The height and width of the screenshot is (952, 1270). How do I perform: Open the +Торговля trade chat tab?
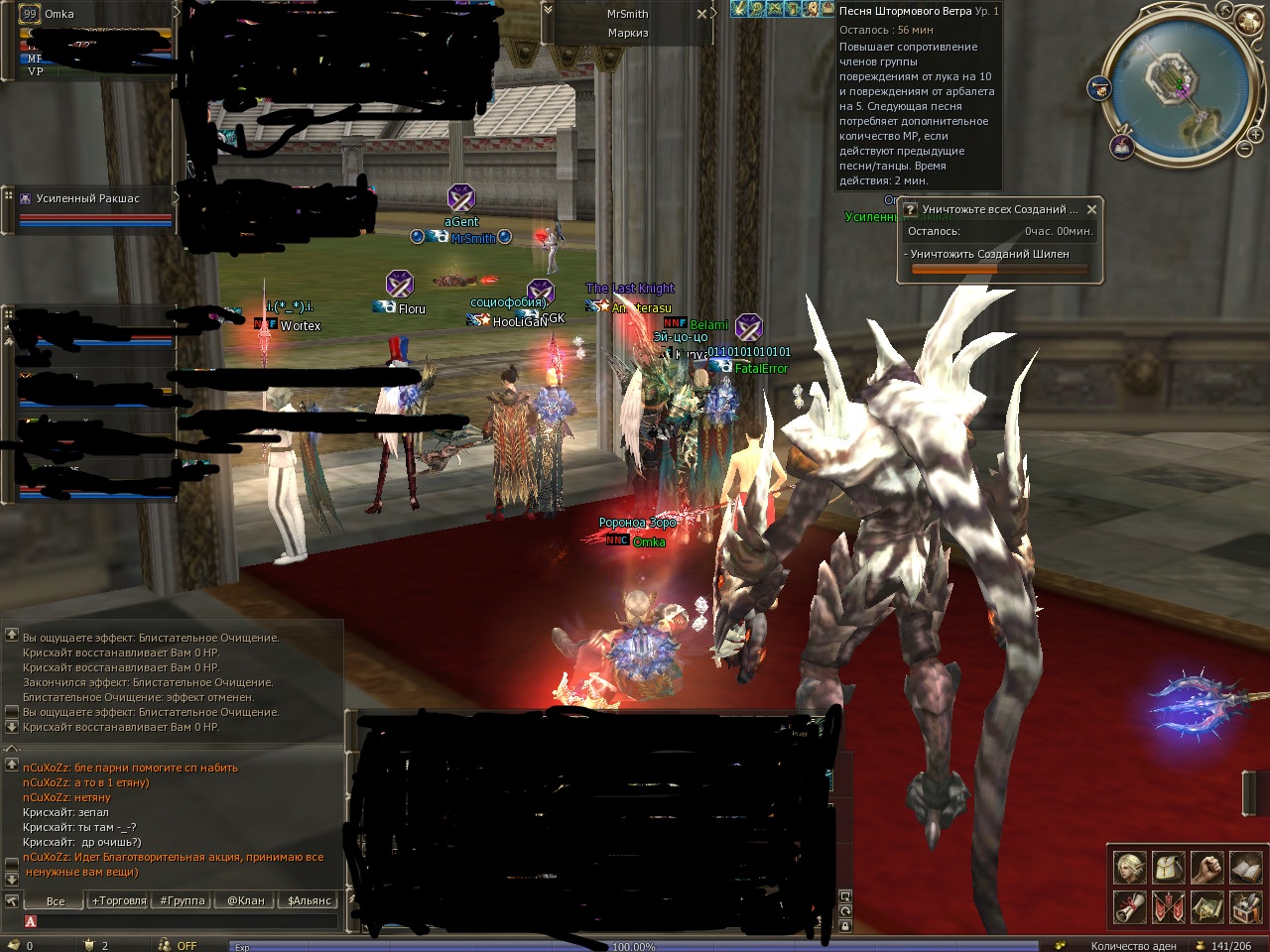[119, 900]
